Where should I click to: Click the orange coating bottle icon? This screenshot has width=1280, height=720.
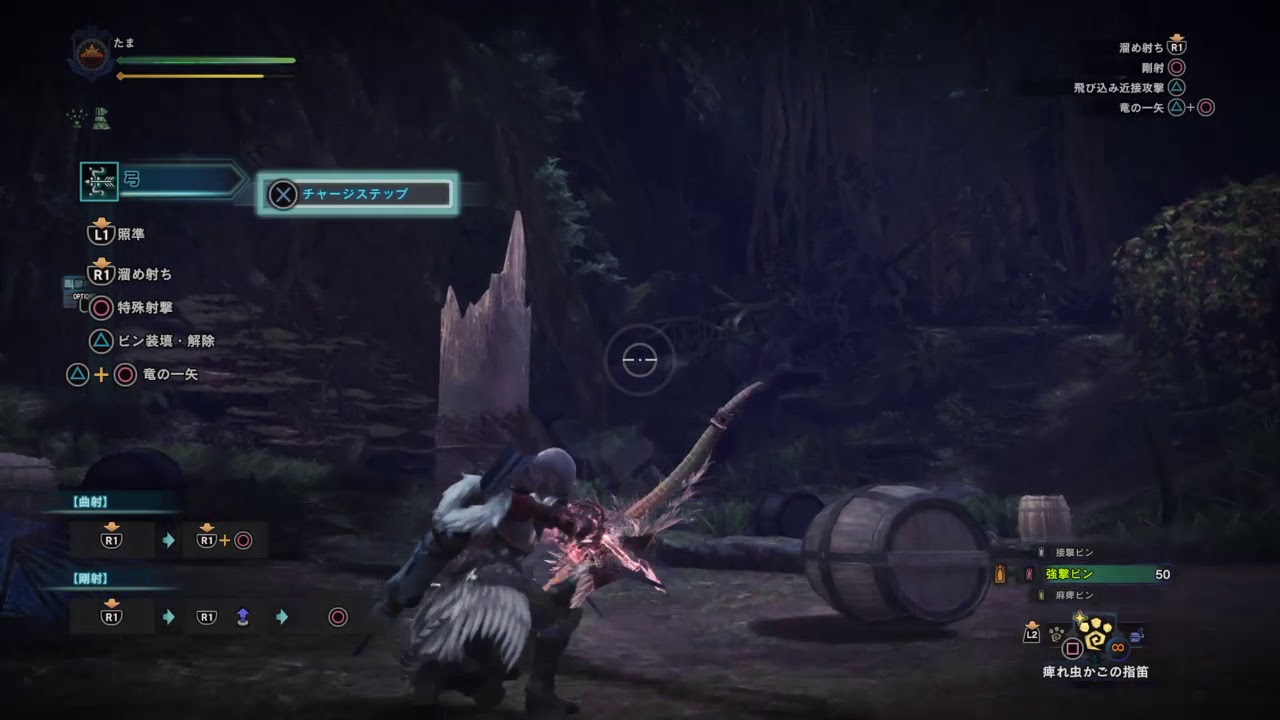[998, 574]
